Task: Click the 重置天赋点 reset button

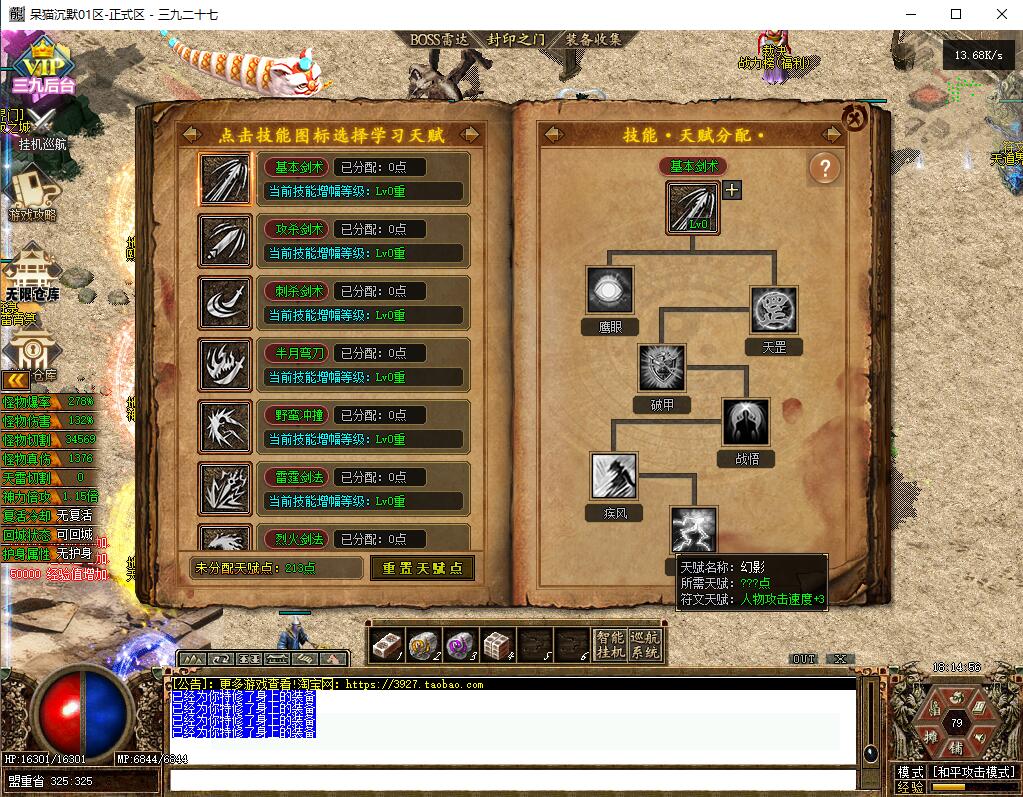Action: coord(422,568)
